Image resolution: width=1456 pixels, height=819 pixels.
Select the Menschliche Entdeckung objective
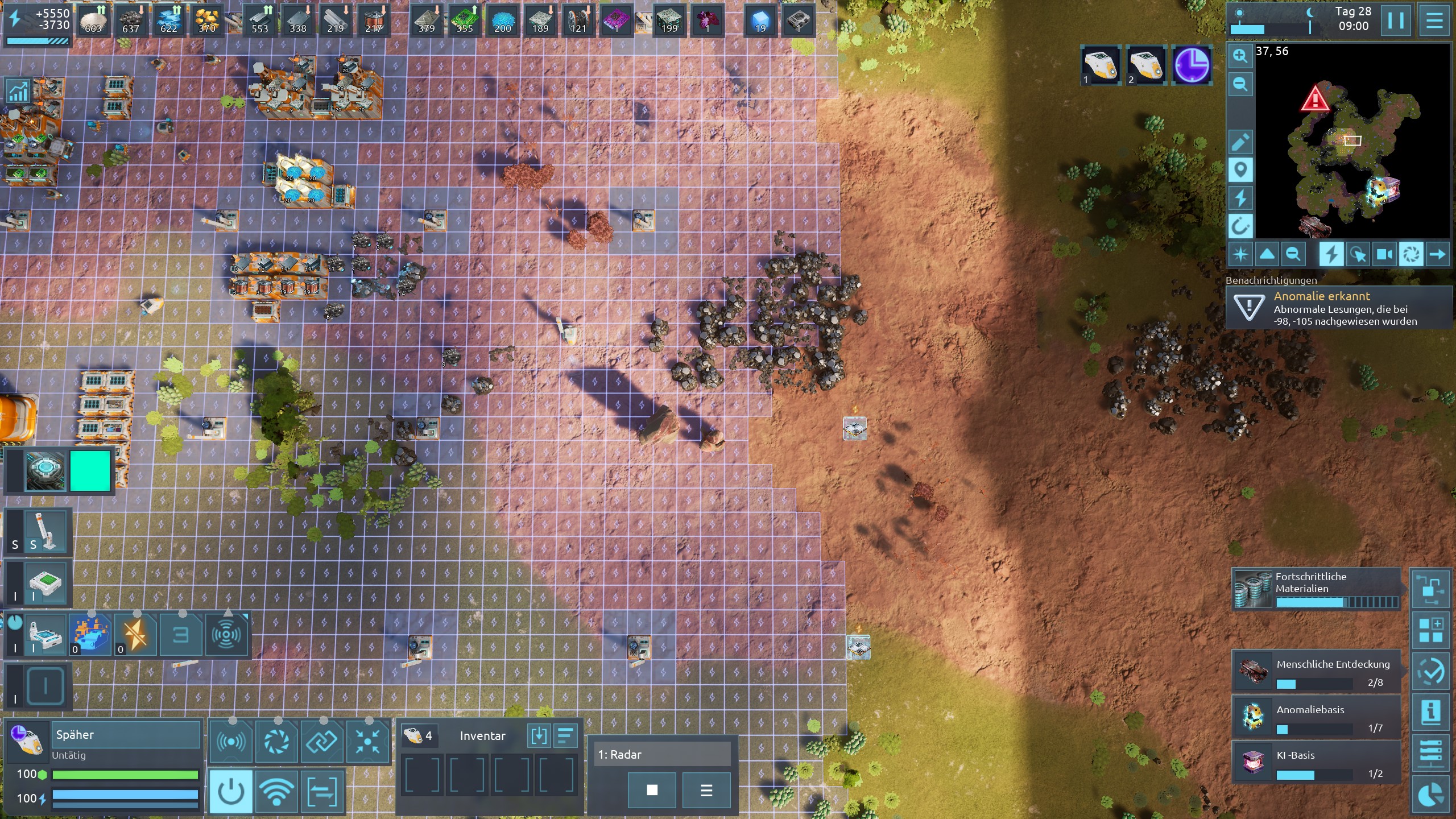click(x=1316, y=672)
